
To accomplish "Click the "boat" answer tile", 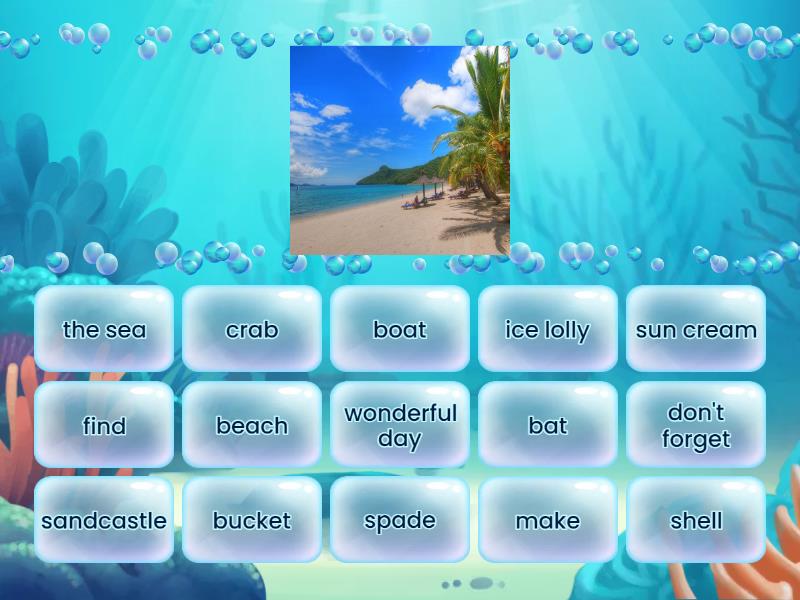I will coord(400,329).
